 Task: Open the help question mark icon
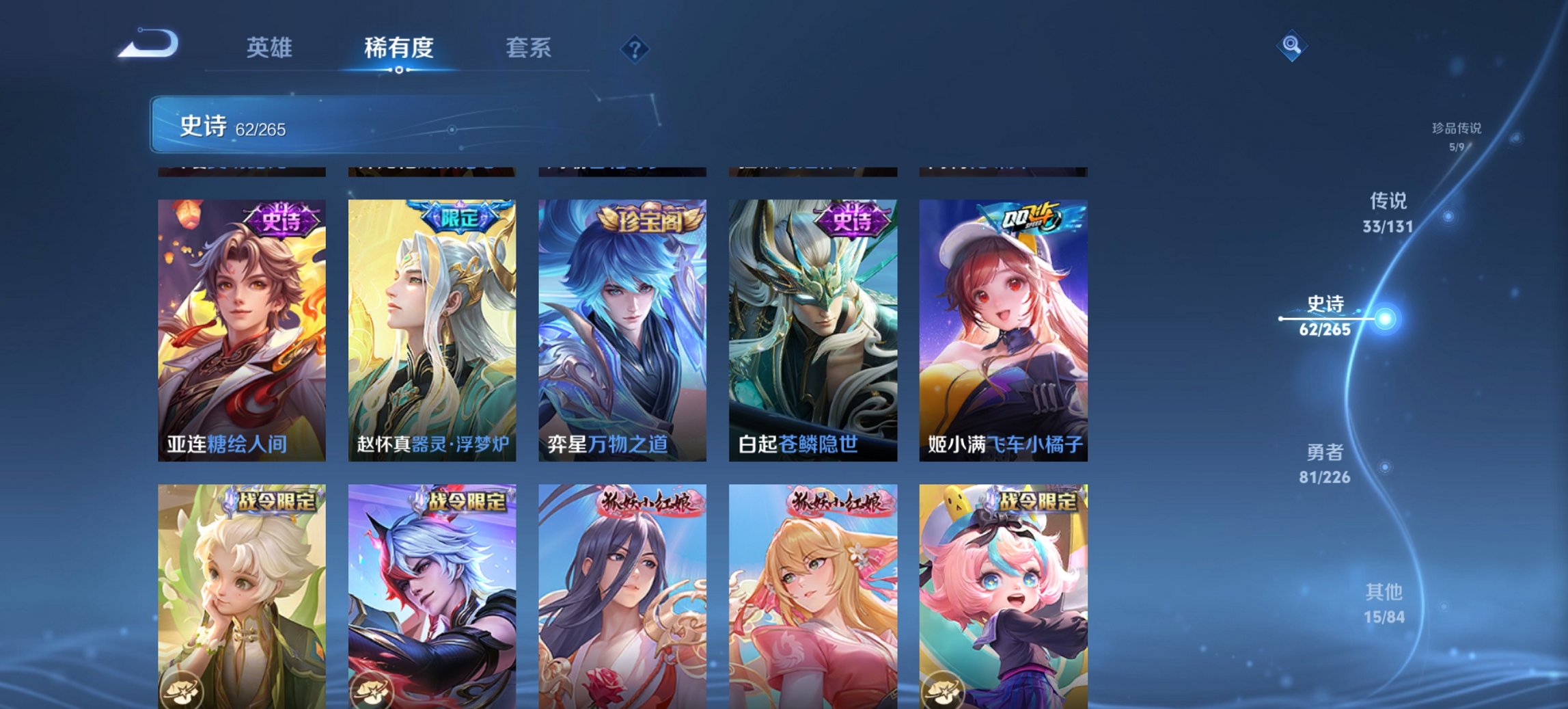(x=634, y=48)
